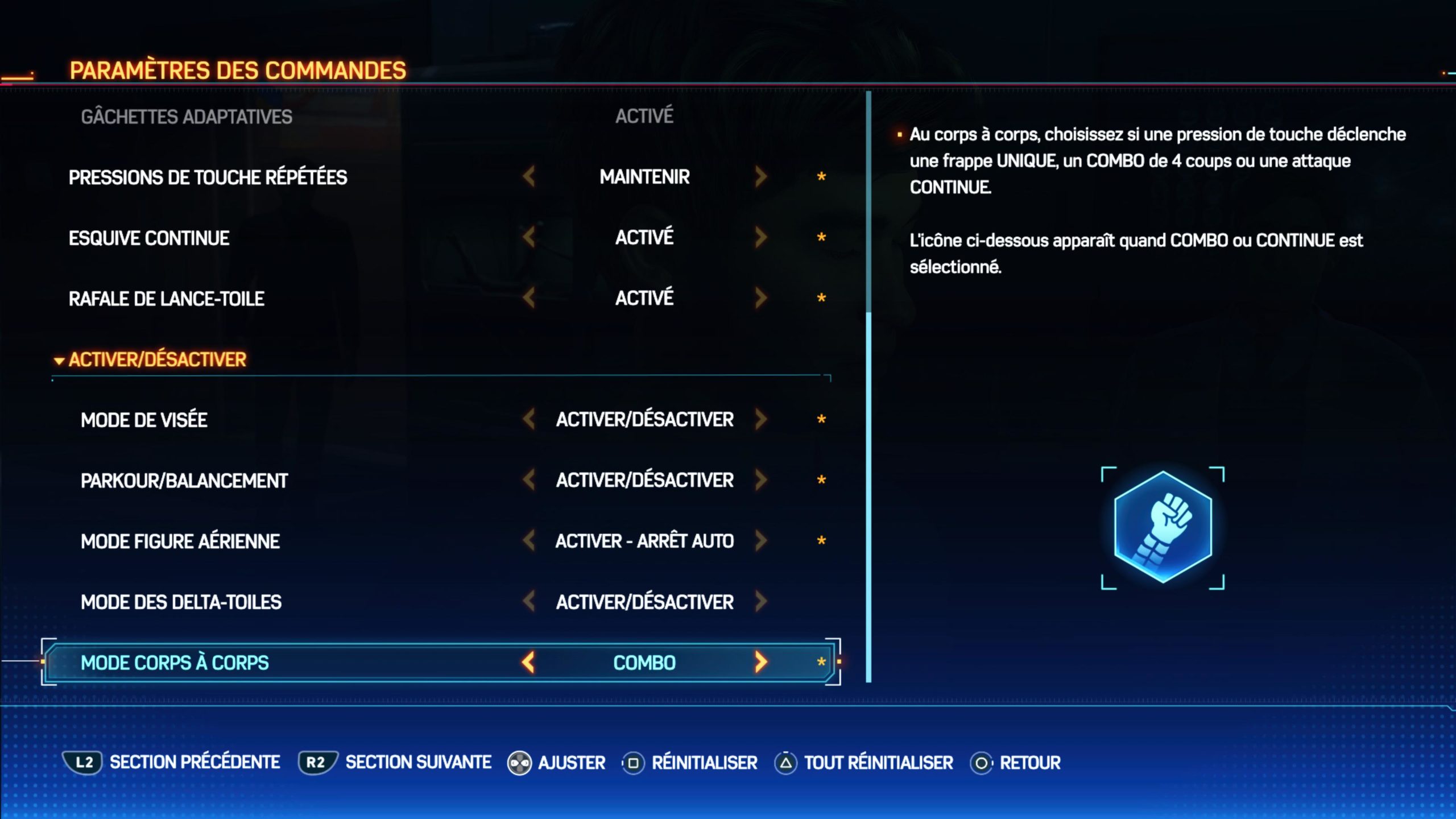The image size is (1456, 819).
Task: Click right arrow next to MAINTENIR
Action: 761,177
